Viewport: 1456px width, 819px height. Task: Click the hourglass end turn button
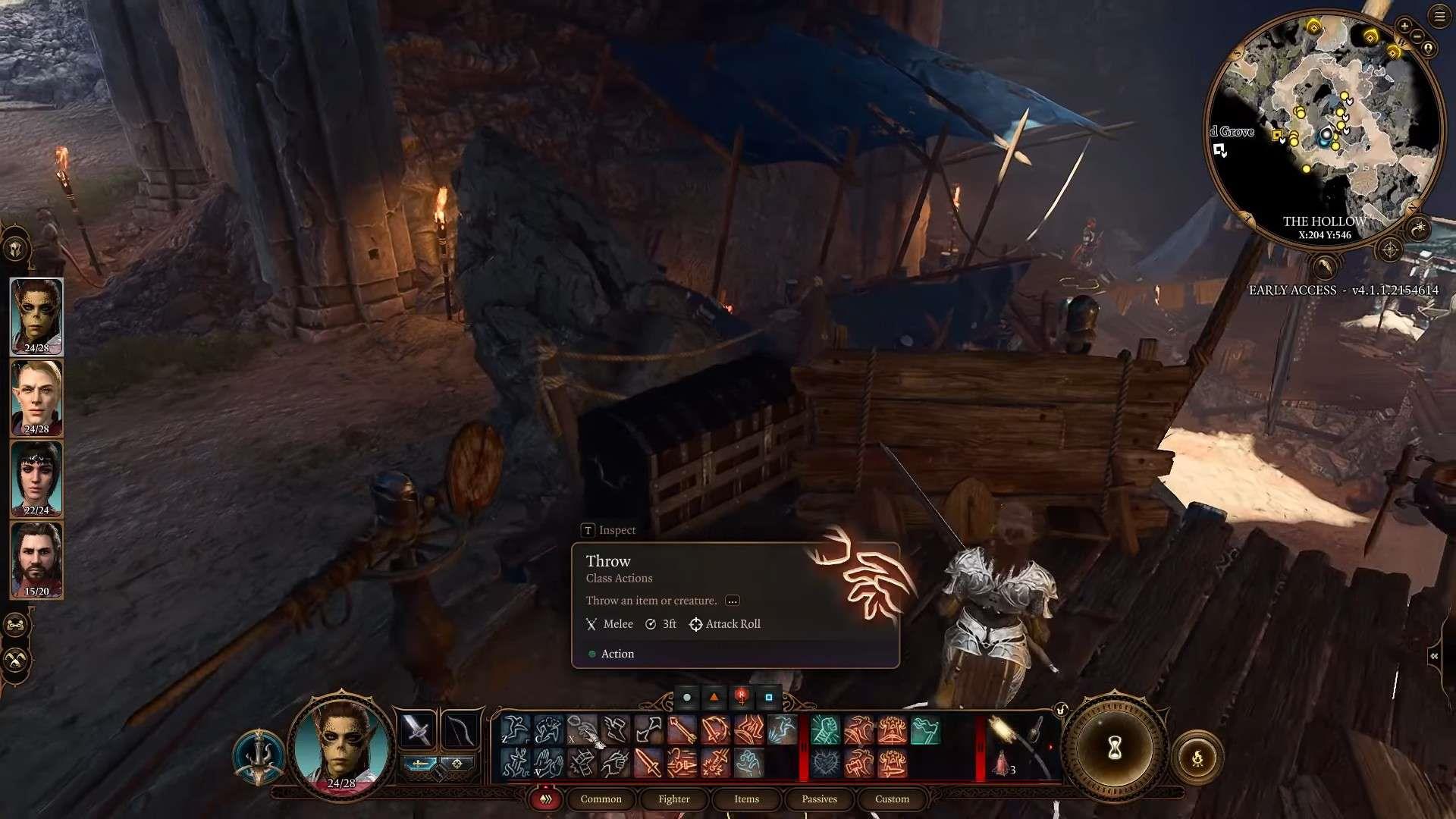pyautogui.click(x=1114, y=749)
